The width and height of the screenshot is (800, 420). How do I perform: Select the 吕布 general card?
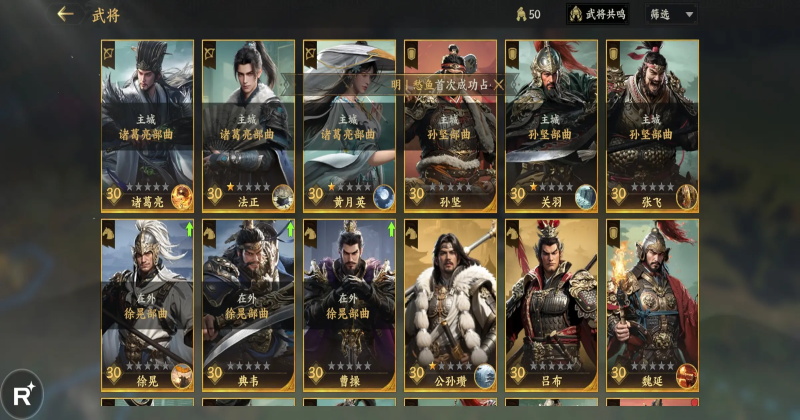[x=551, y=304]
